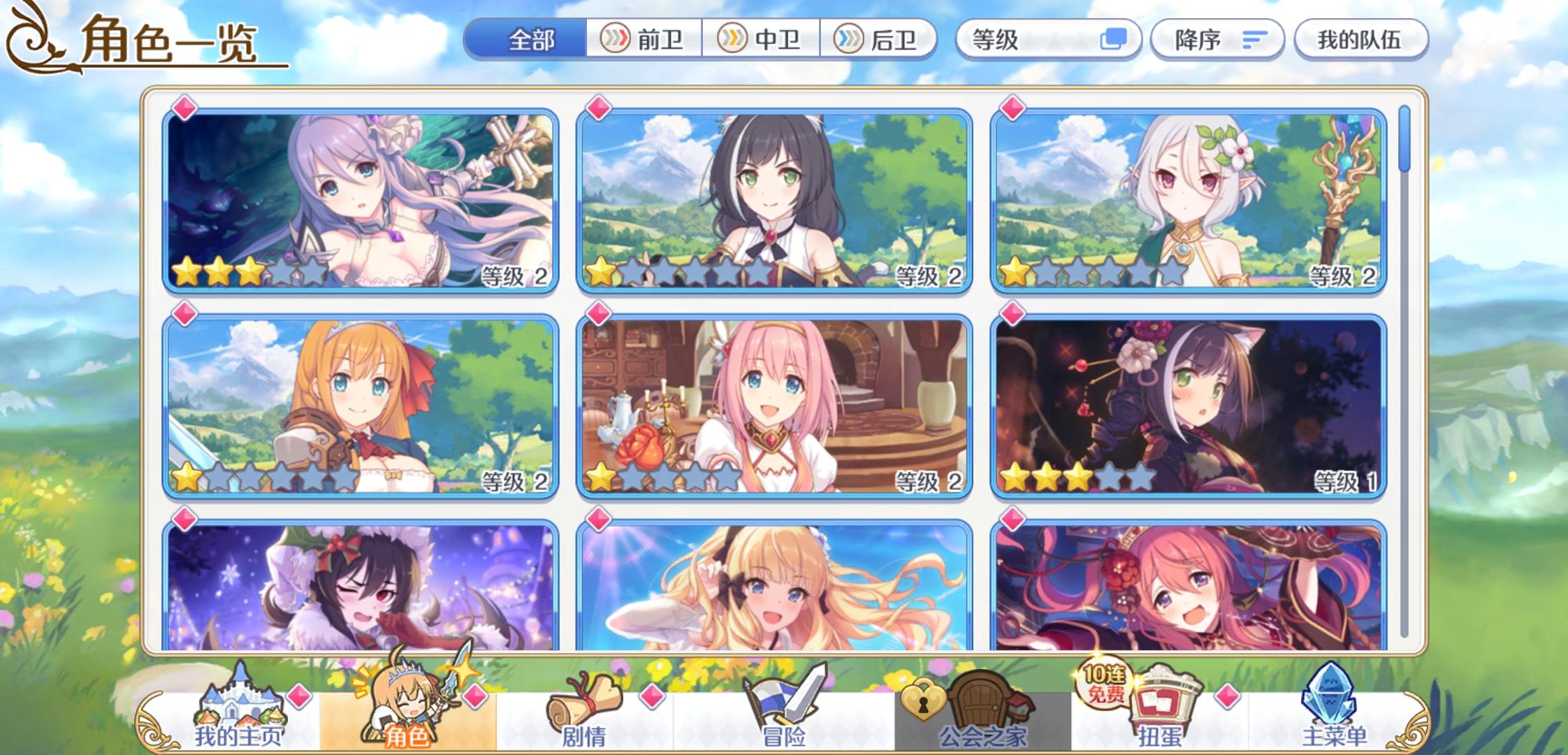
Task: Toggle sort order via the 降序 button
Action: tap(1217, 39)
